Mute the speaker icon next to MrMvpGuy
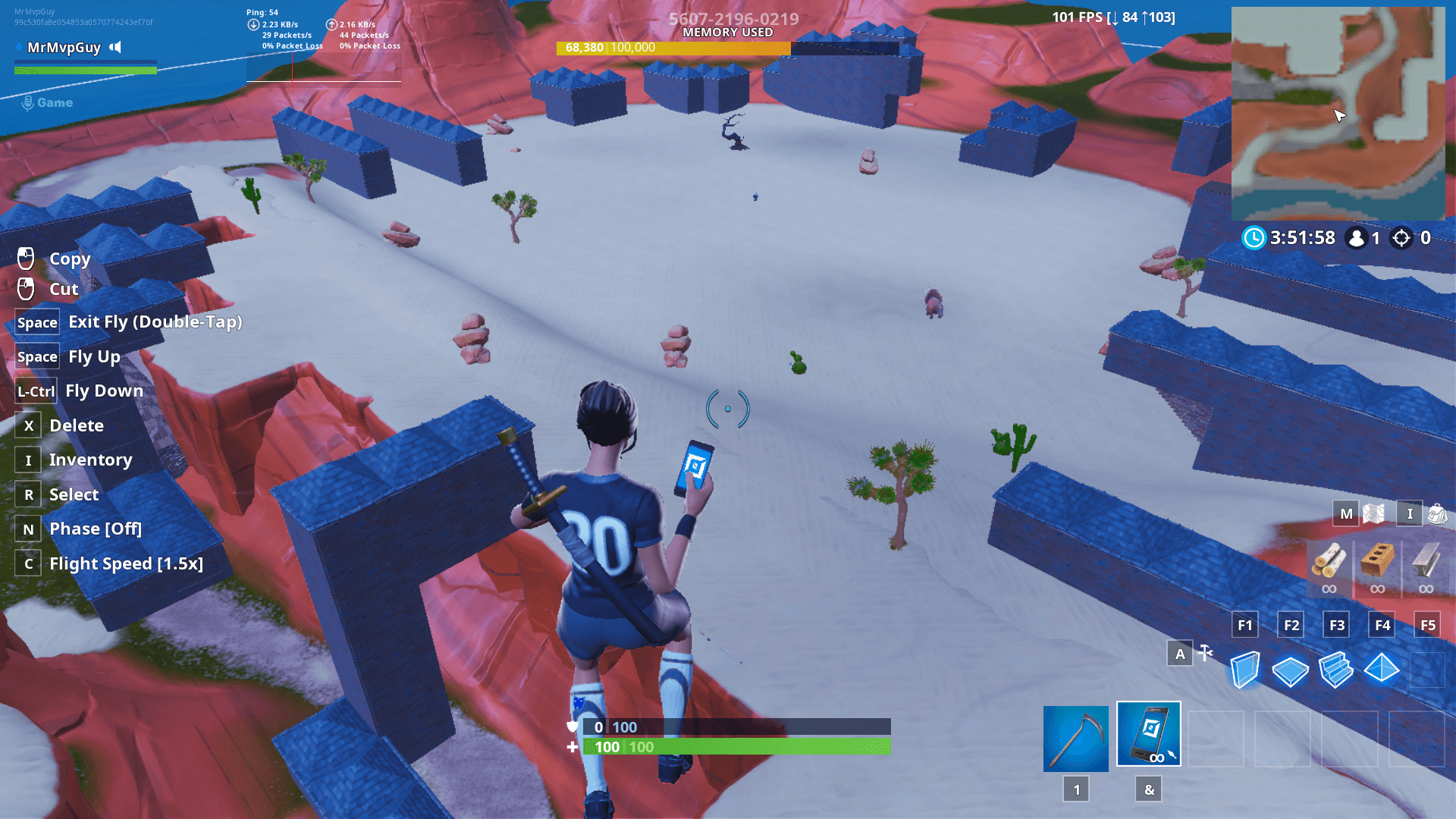This screenshot has width=1456, height=819. click(115, 47)
